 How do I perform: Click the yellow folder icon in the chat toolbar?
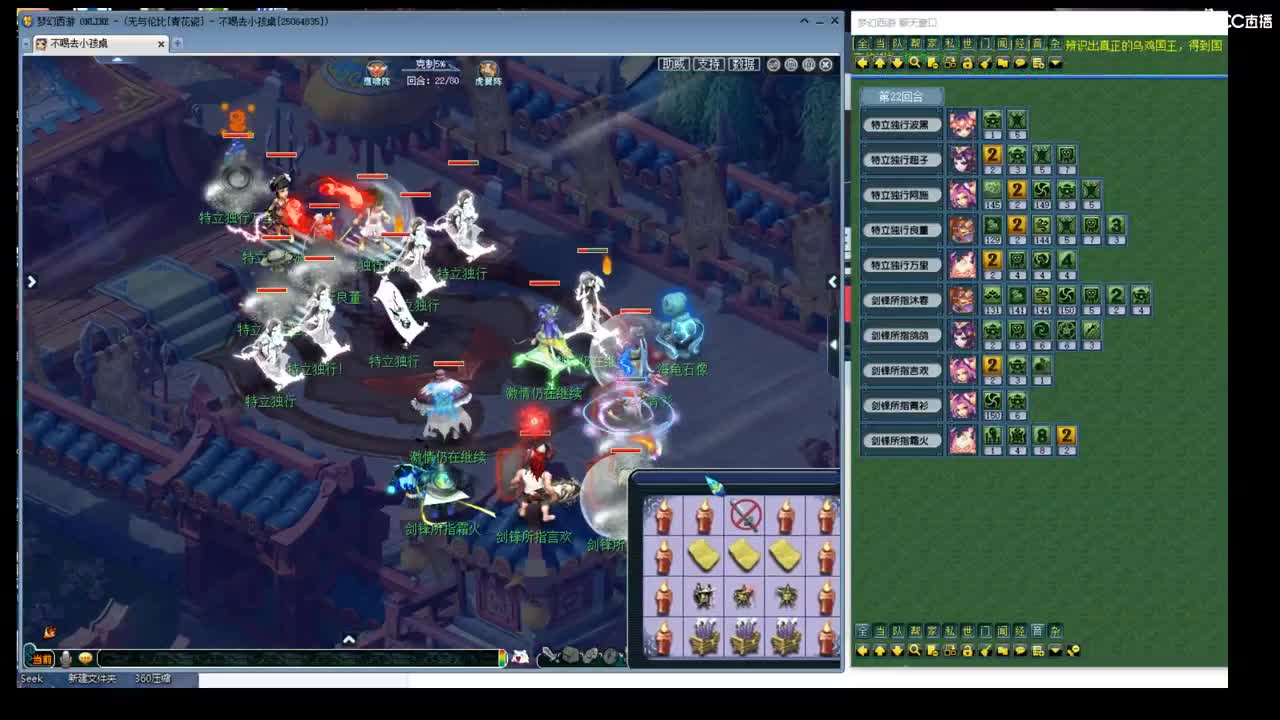[x=1002, y=64]
